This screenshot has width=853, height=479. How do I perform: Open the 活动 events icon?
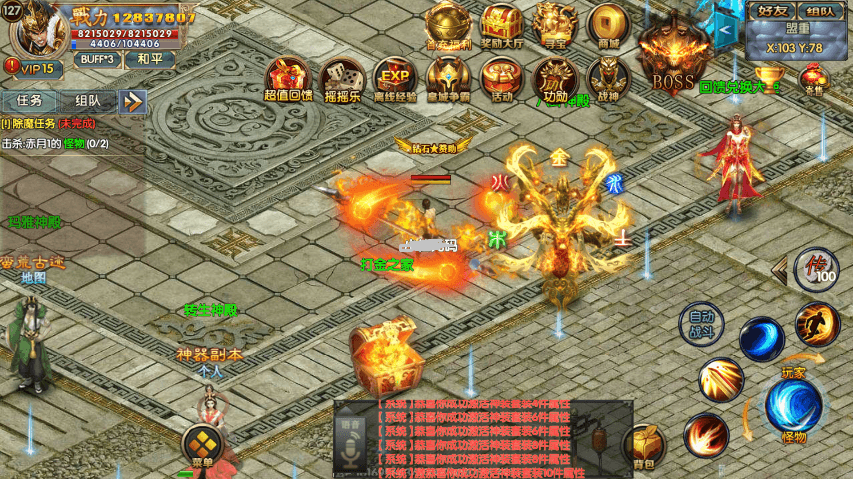click(x=502, y=78)
